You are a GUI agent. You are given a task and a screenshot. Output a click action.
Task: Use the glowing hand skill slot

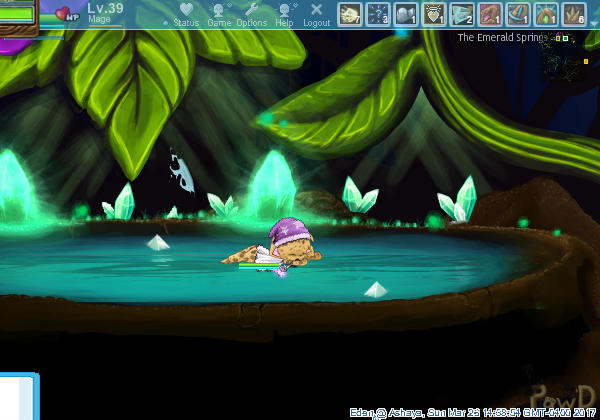click(x=350, y=14)
